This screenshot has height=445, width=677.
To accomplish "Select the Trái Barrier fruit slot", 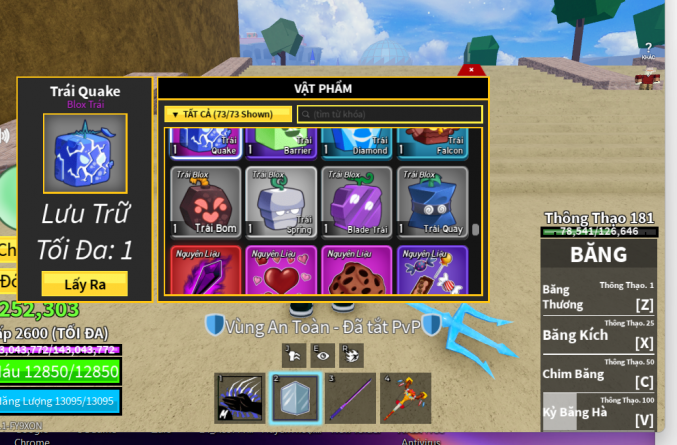I will pos(280,144).
